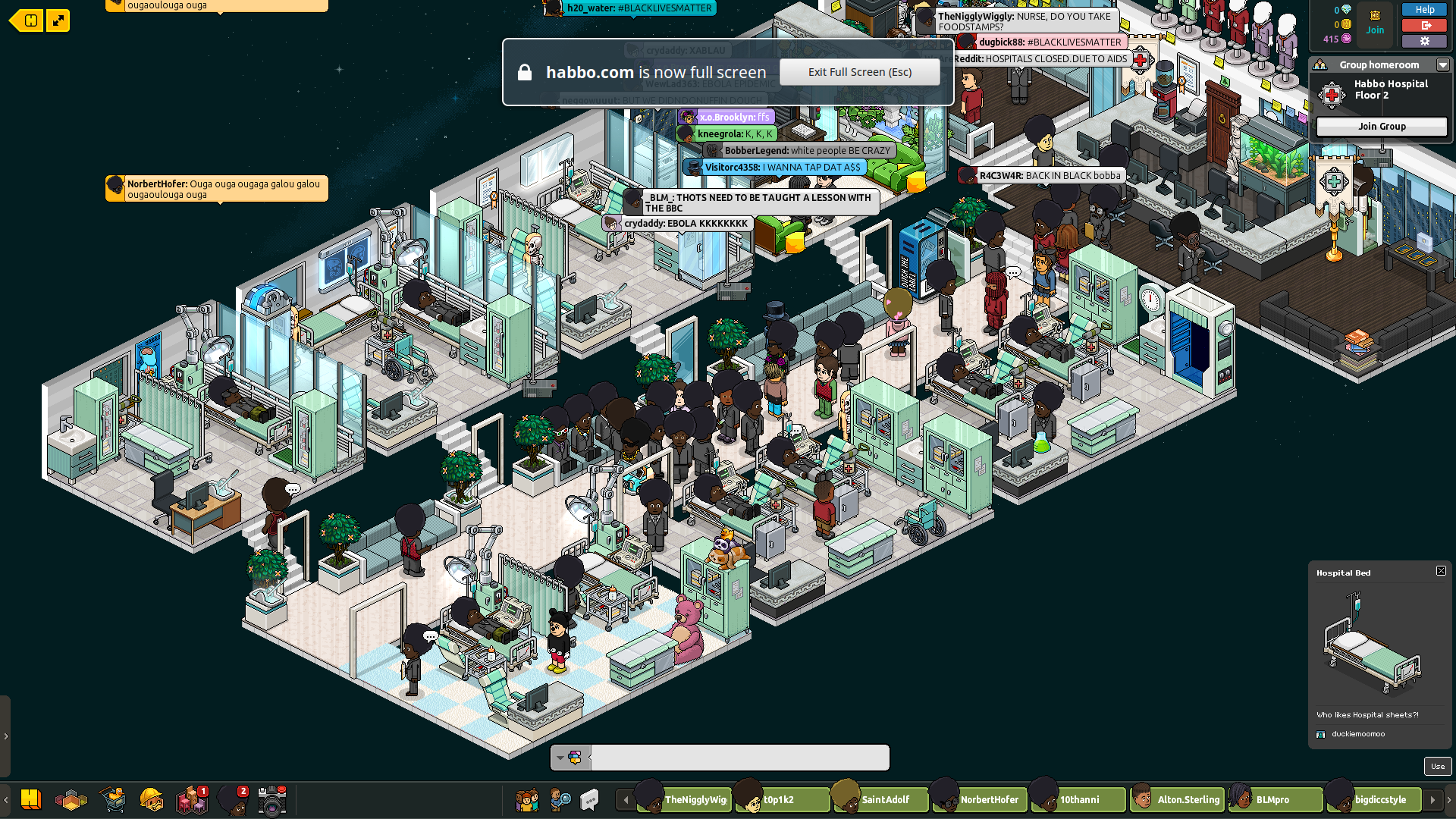The image size is (1456, 819).
Task: Click the Use button for the furniture
Action: 1437,766
